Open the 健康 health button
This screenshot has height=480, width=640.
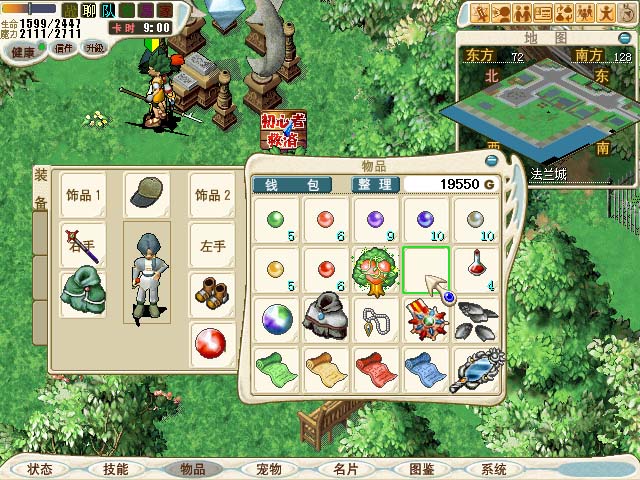[x=24, y=48]
